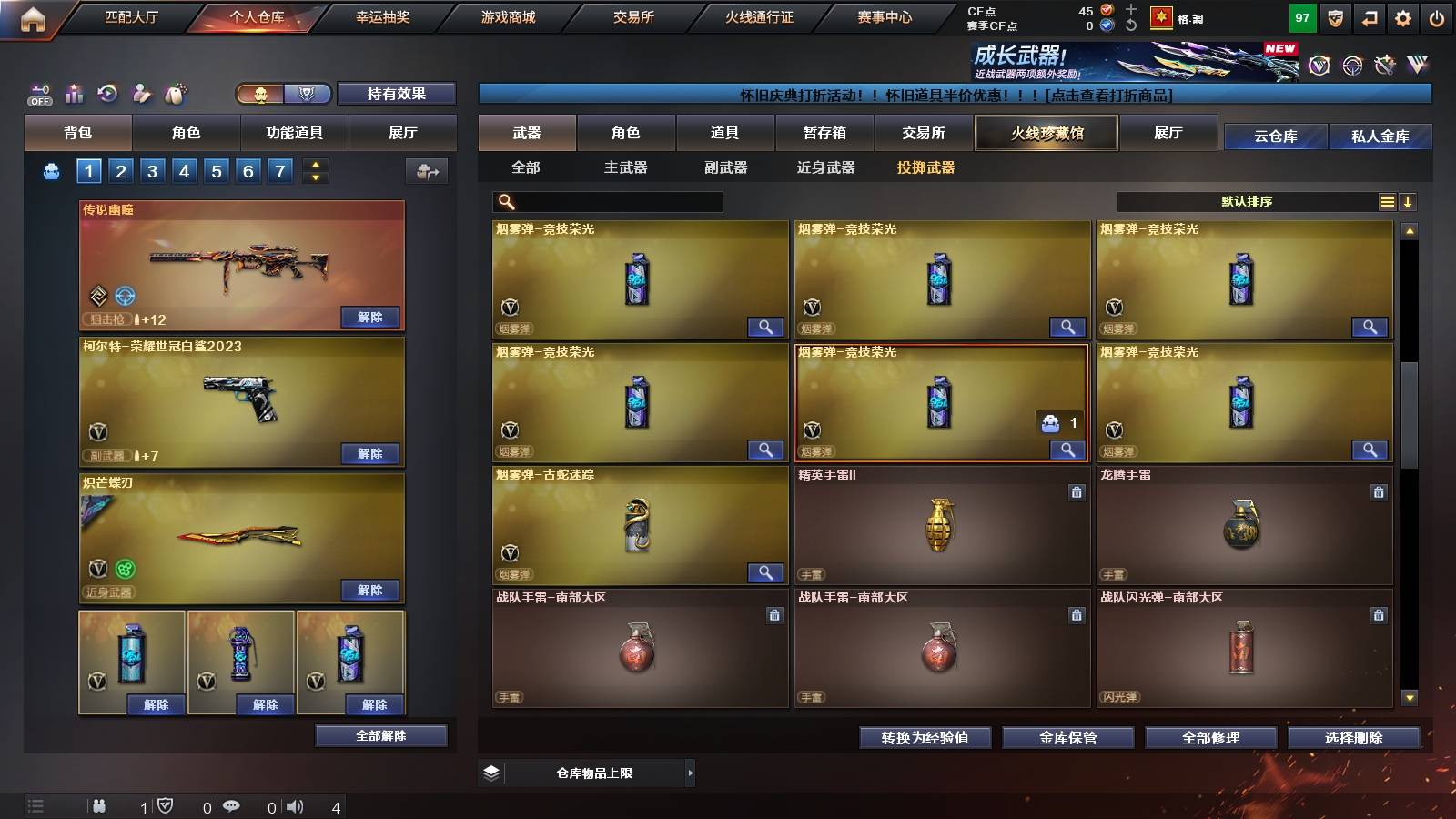
Task: Click the settings gear icon
Action: (1403, 16)
